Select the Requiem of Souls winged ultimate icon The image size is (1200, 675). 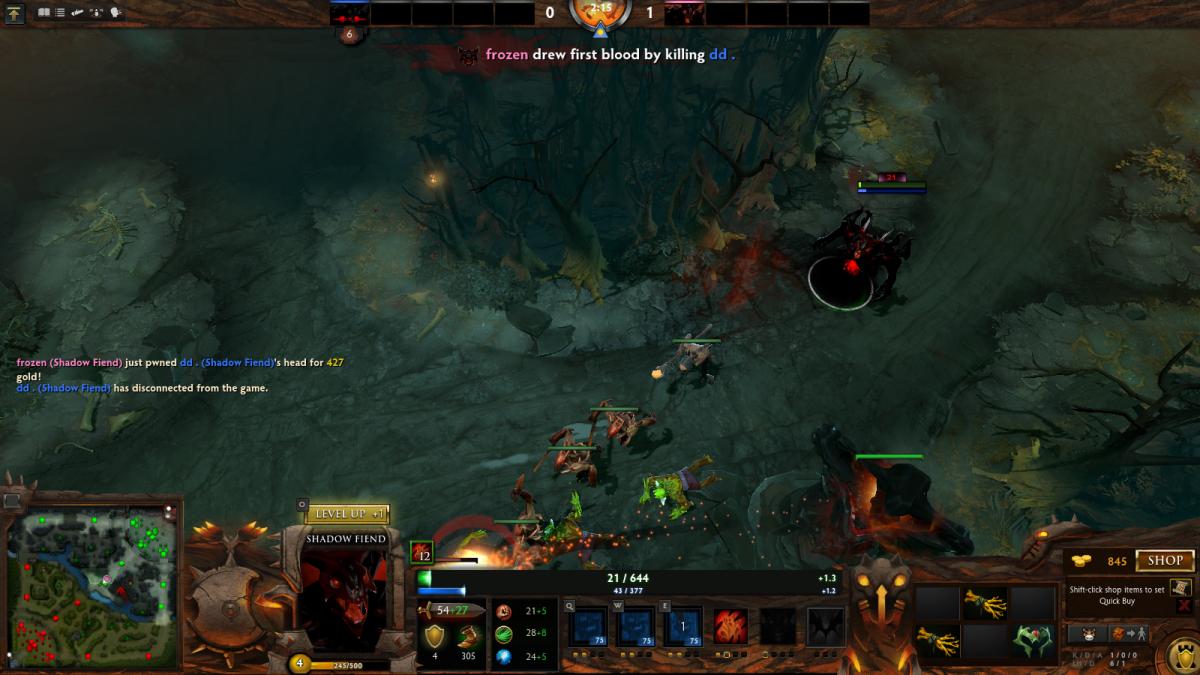pos(826,627)
